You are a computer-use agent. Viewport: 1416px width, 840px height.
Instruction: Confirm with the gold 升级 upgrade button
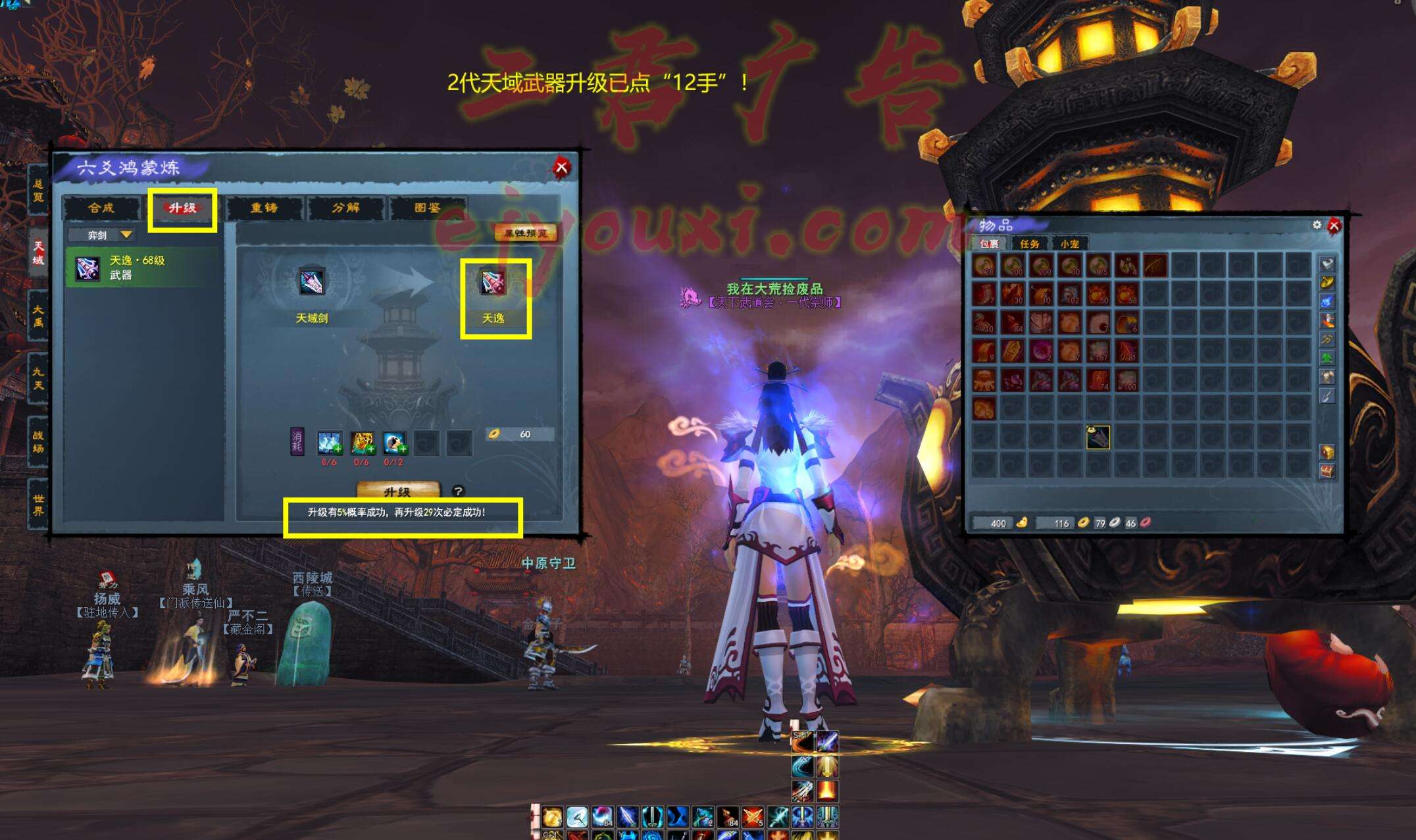click(397, 491)
